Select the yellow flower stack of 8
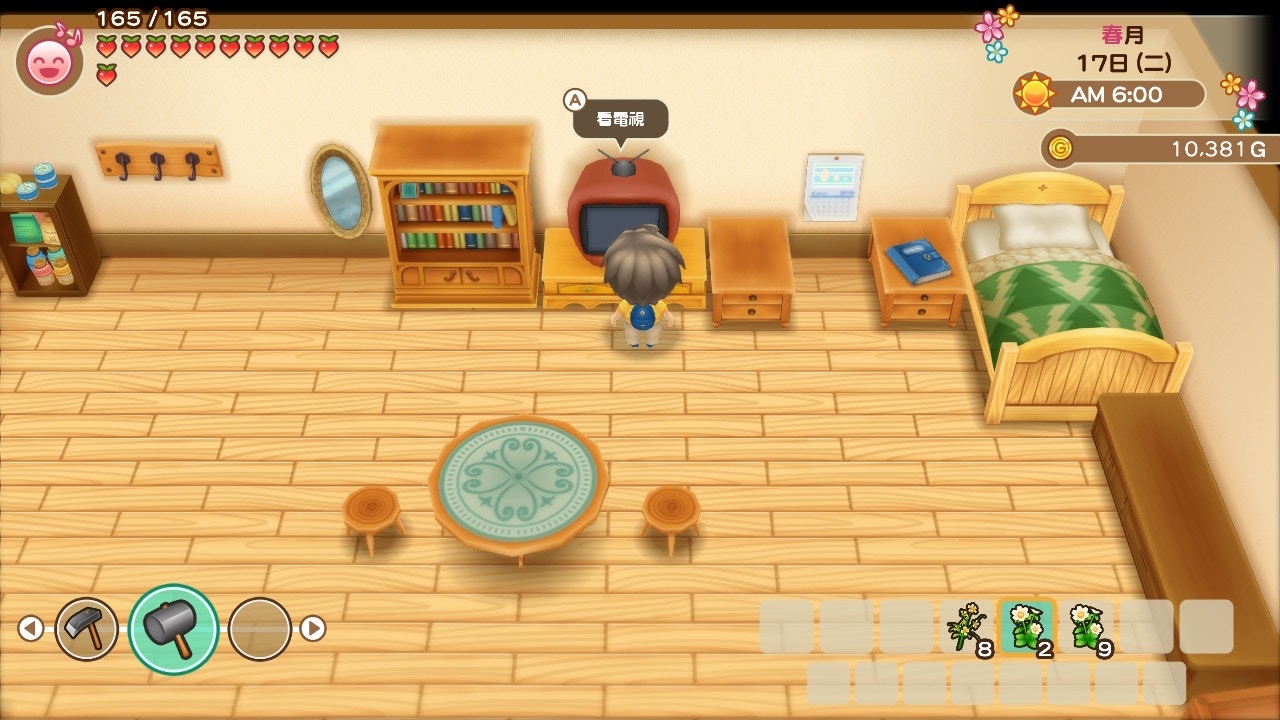Viewport: 1280px width, 720px height. (967, 627)
